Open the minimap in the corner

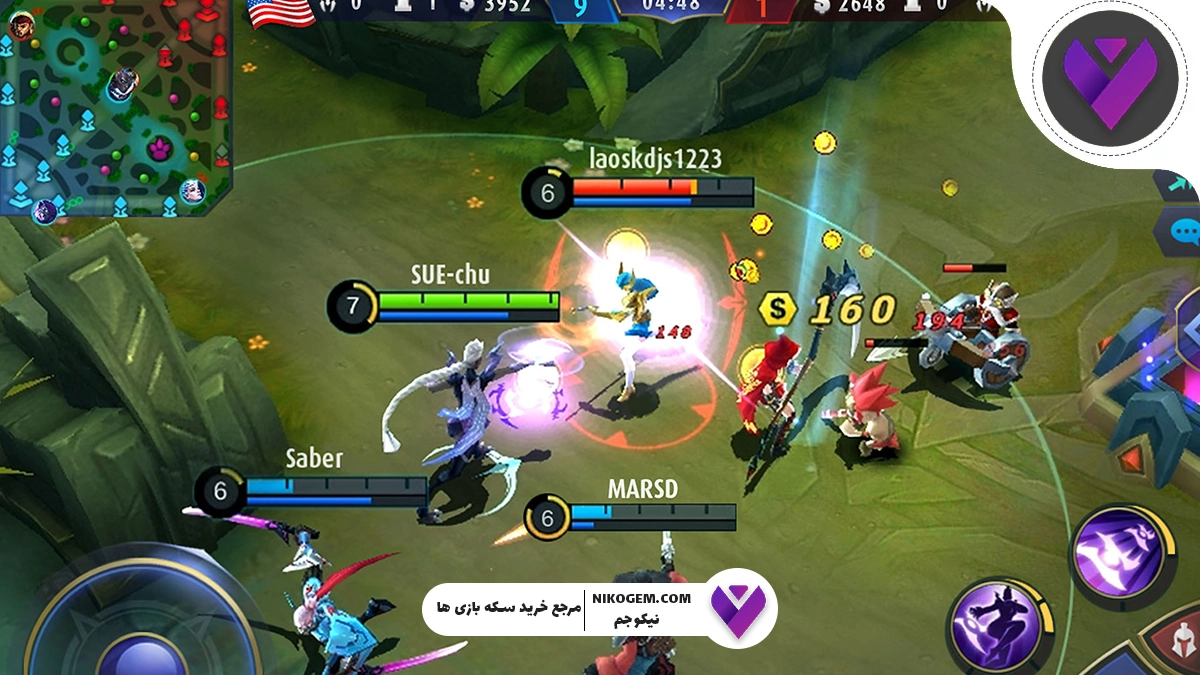[x=116, y=107]
